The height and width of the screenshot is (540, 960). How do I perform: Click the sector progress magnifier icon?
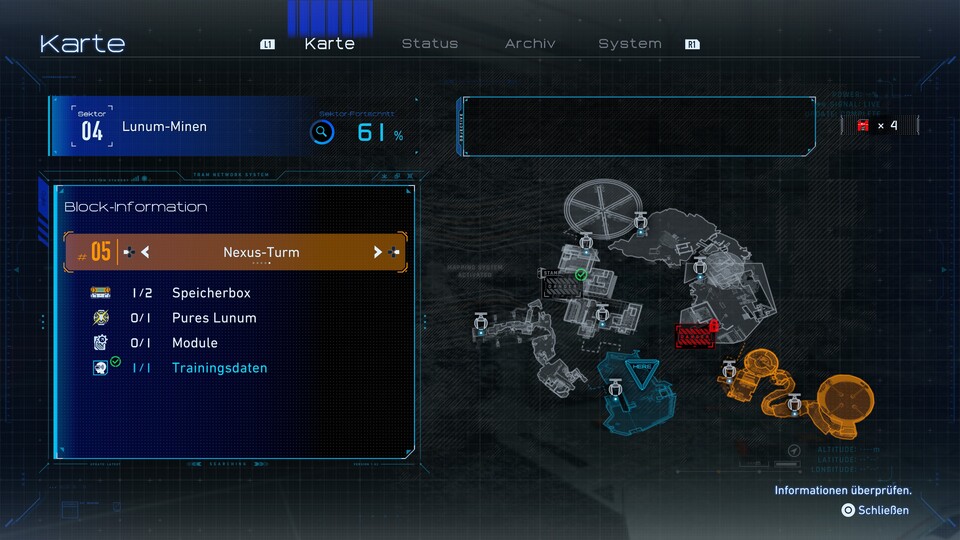pos(321,133)
